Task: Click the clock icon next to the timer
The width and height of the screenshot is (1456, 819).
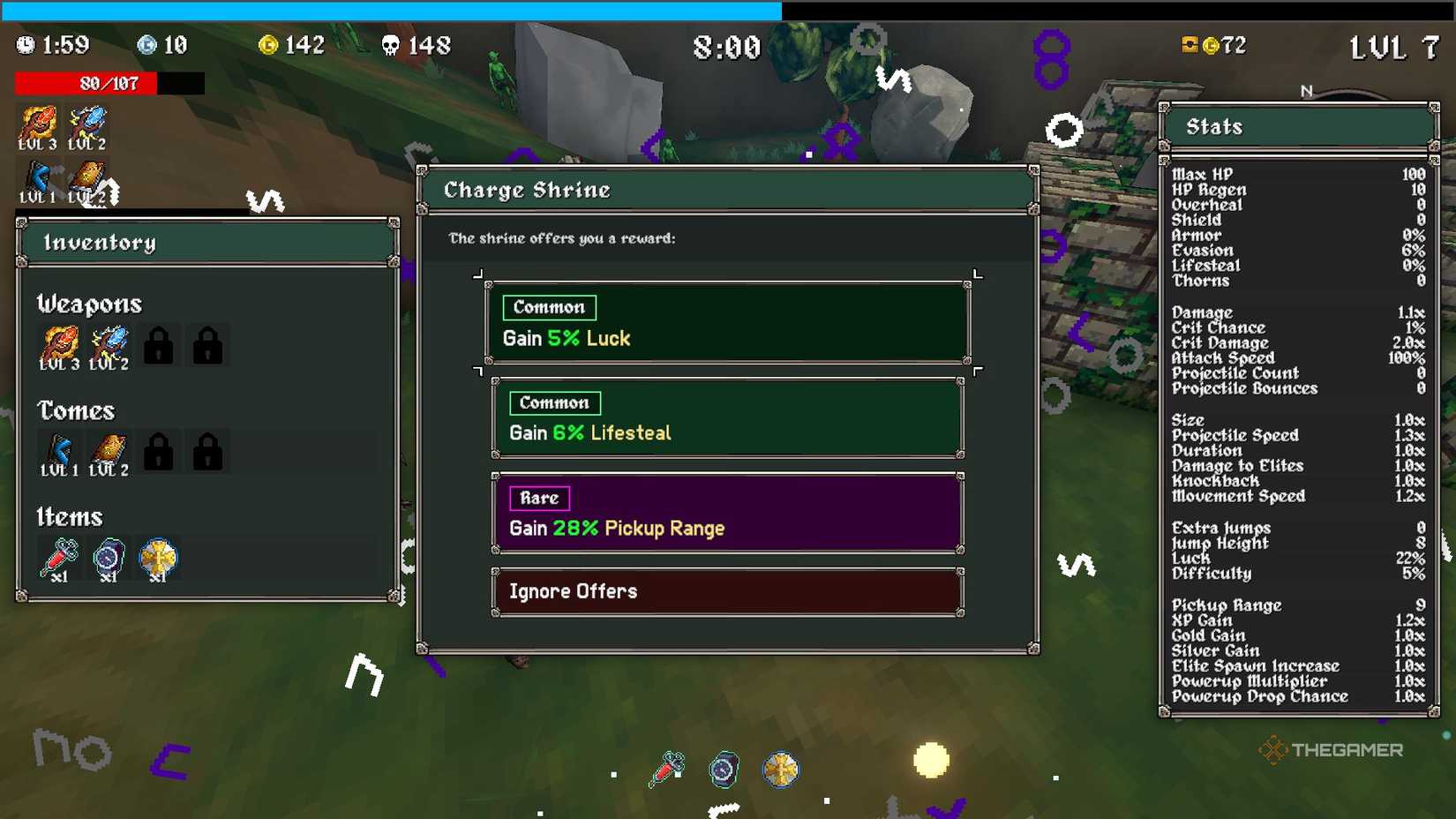Action: click(25, 45)
